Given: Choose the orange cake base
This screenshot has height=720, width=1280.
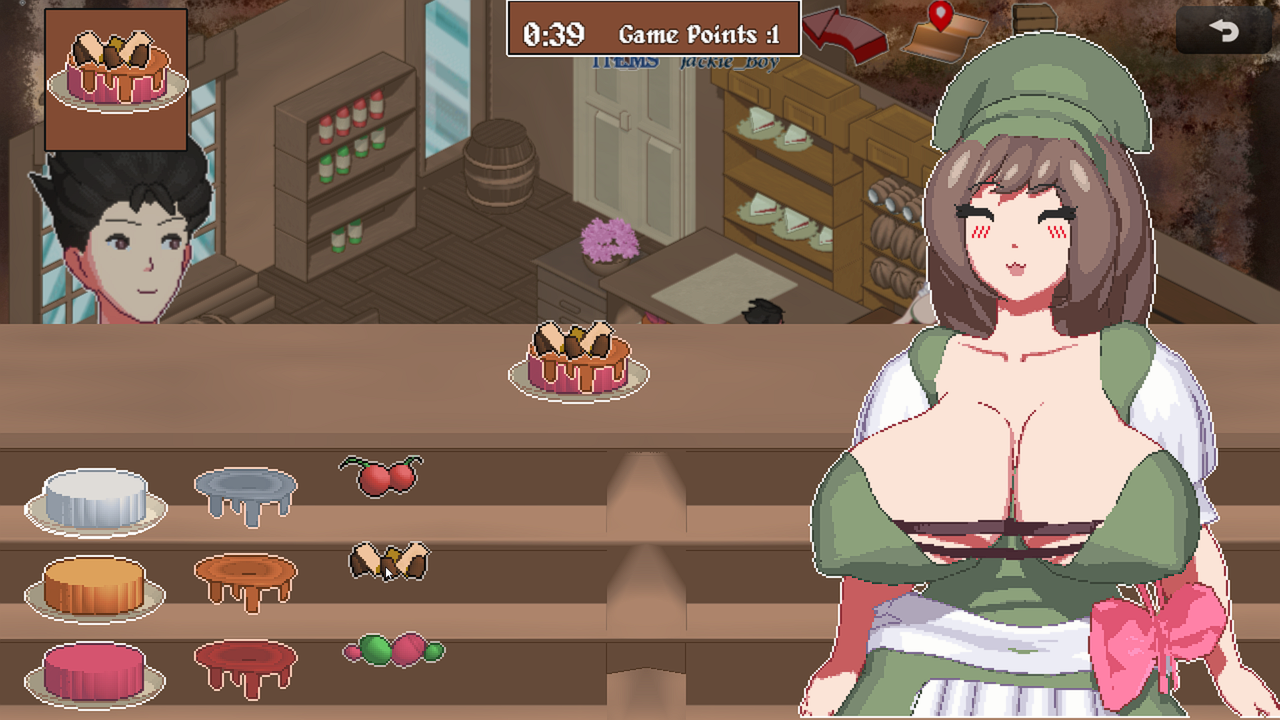Looking at the screenshot, I should click(95, 587).
